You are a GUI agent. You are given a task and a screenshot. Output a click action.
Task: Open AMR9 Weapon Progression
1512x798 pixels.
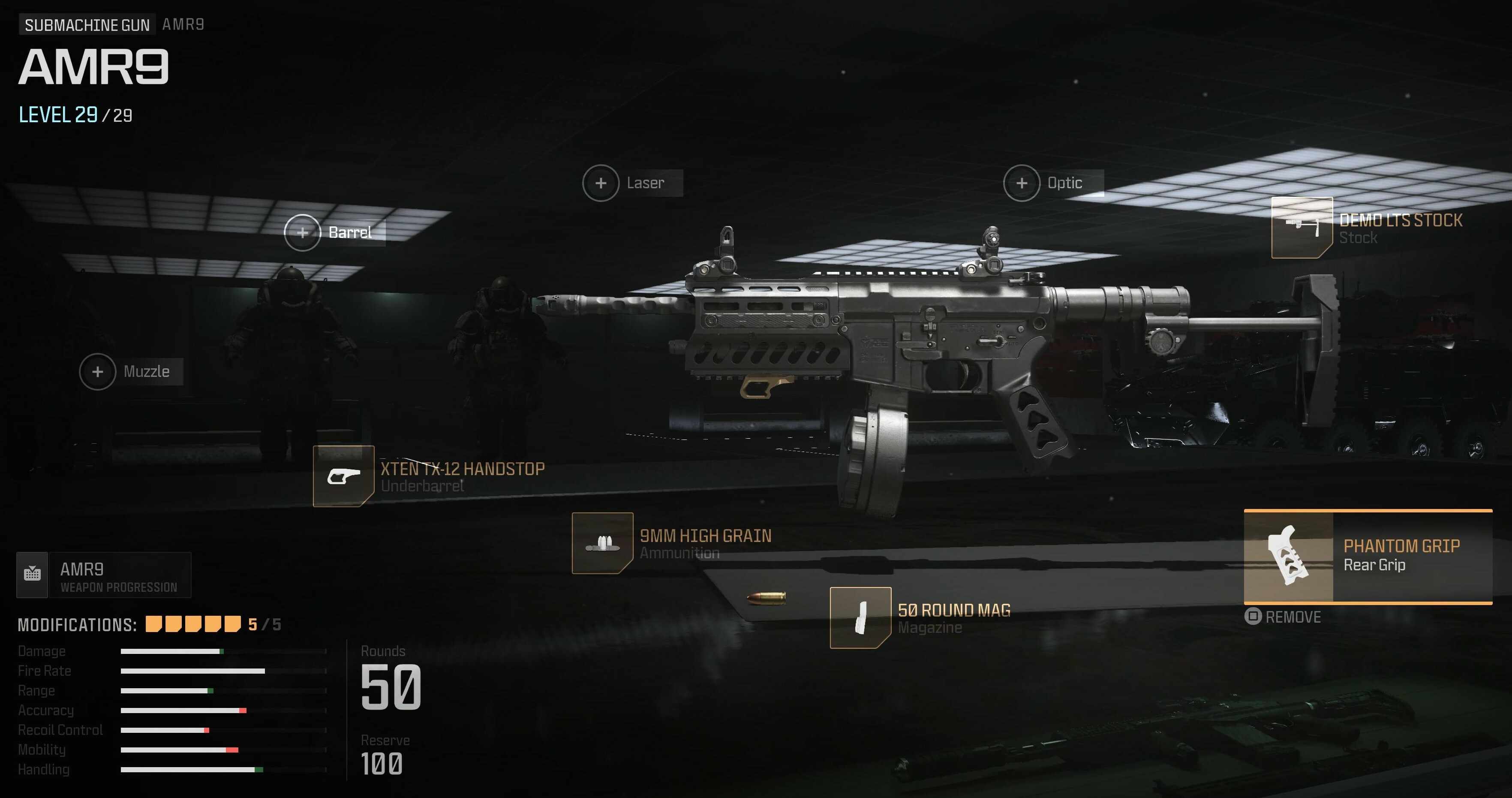click(x=104, y=575)
